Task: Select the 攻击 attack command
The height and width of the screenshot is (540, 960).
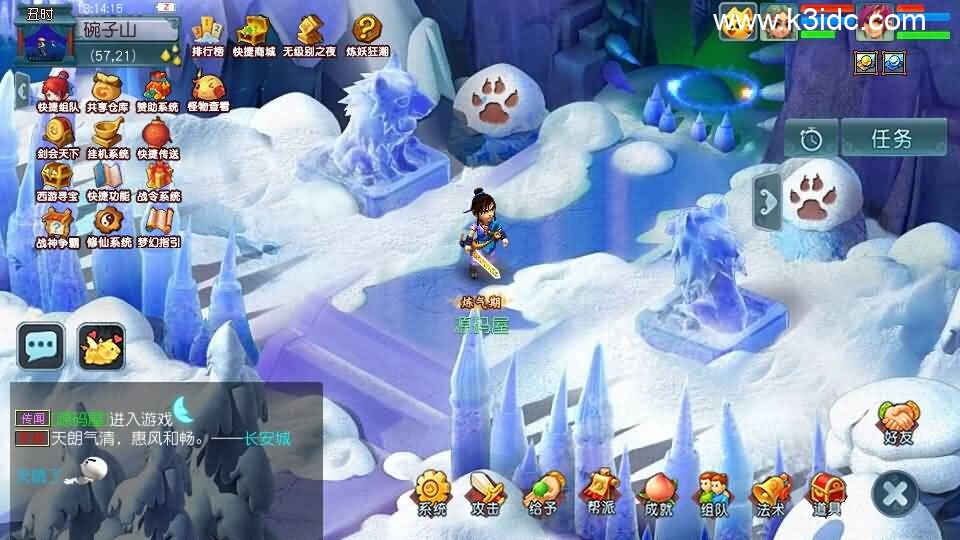Action: (486, 493)
